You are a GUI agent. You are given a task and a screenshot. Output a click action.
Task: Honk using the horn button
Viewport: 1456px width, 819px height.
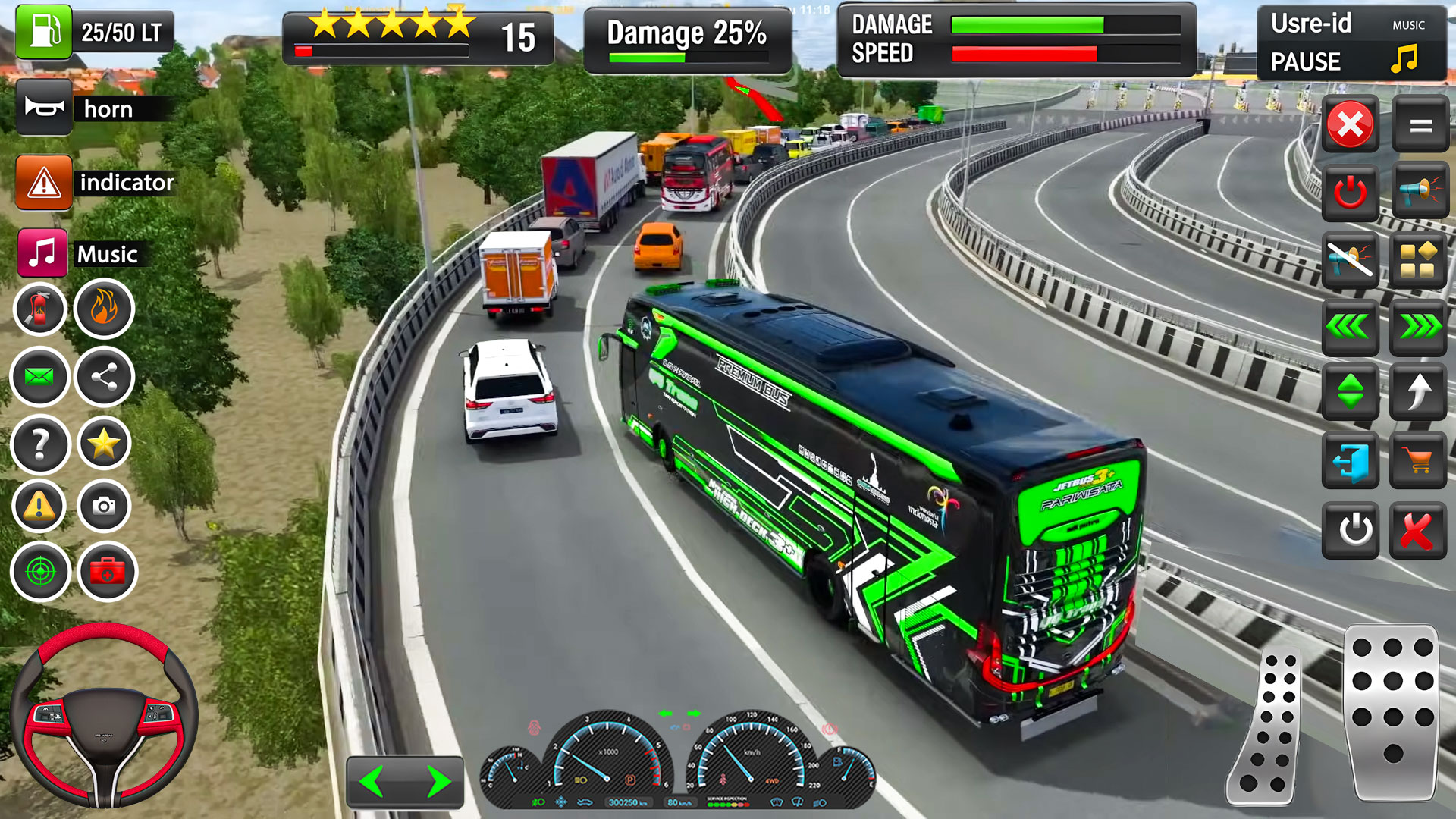tap(44, 108)
